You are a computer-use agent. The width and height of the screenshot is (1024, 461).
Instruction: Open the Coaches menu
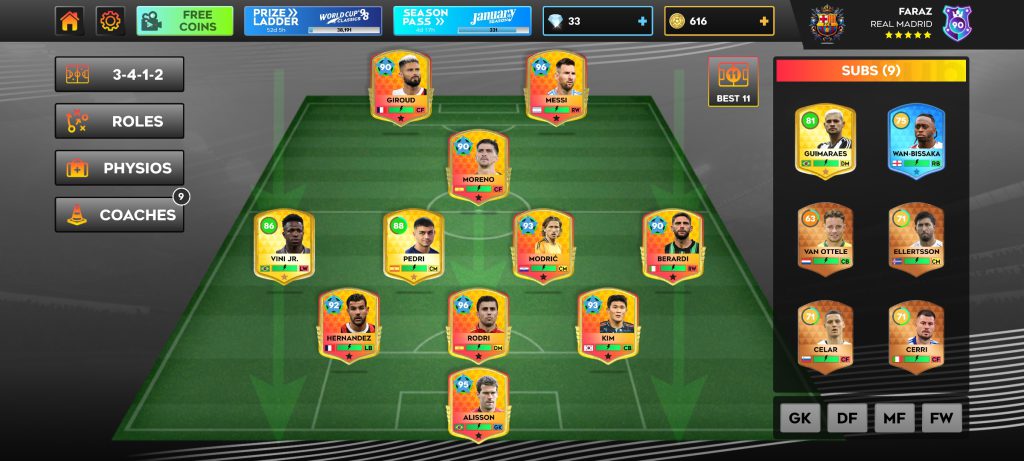click(119, 215)
